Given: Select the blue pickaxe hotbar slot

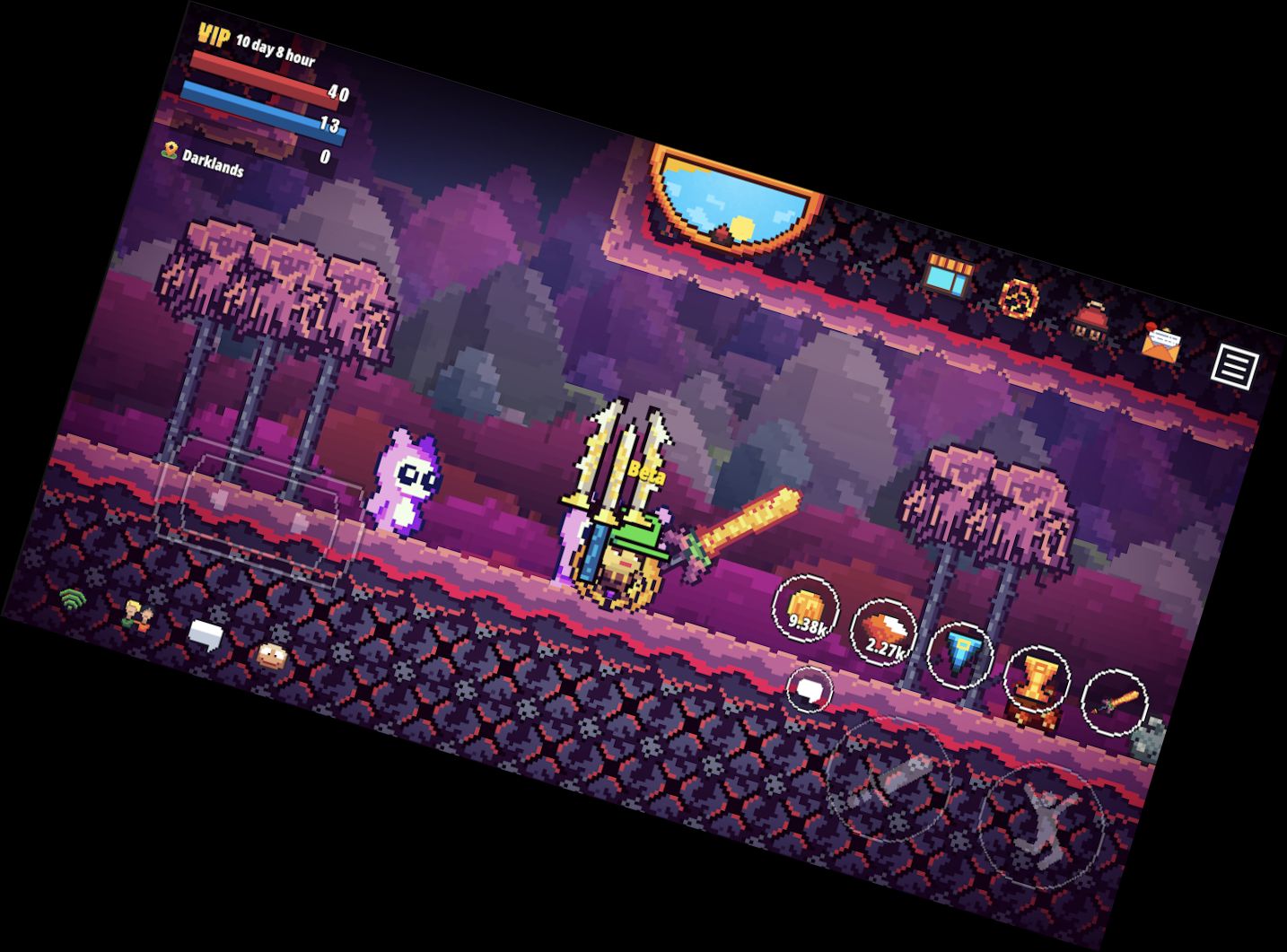Looking at the screenshot, I should click(x=960, y=655).
